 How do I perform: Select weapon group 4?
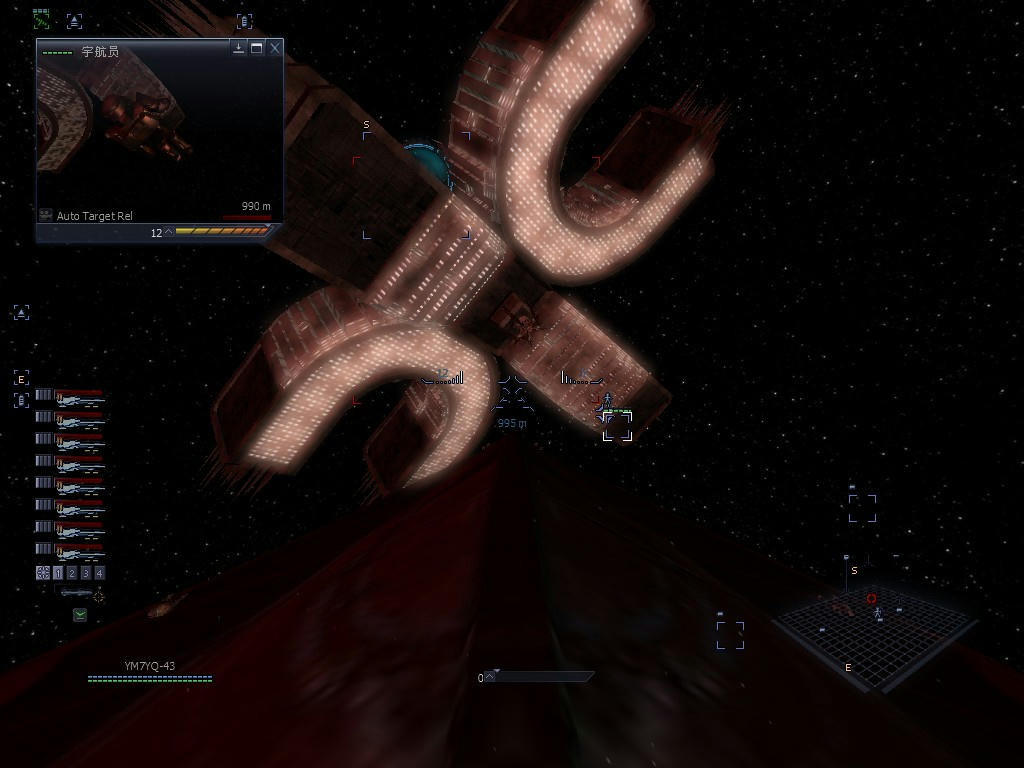(x=100, y=573)
